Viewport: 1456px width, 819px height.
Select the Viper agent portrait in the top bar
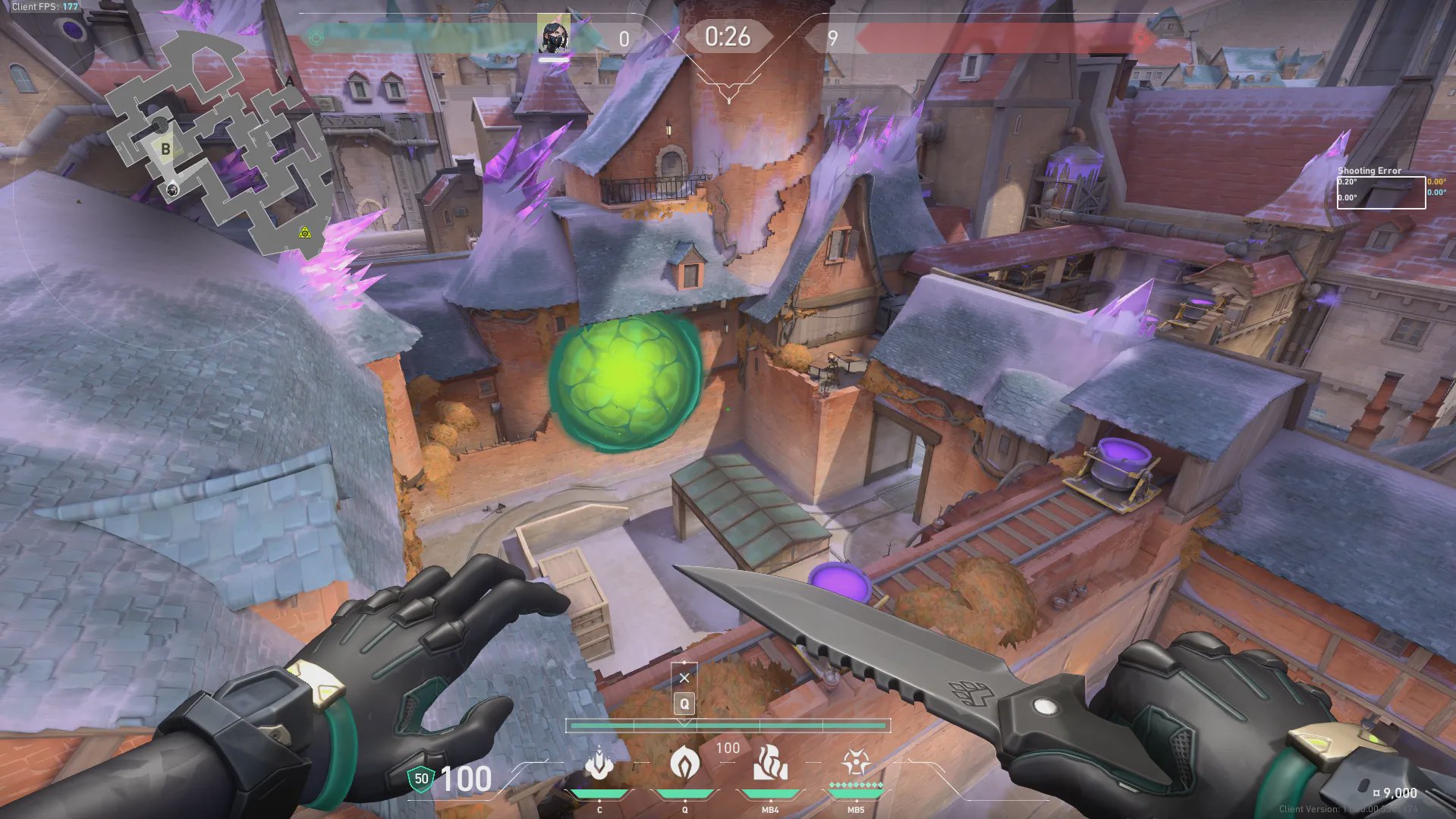[x=554, y=36]
